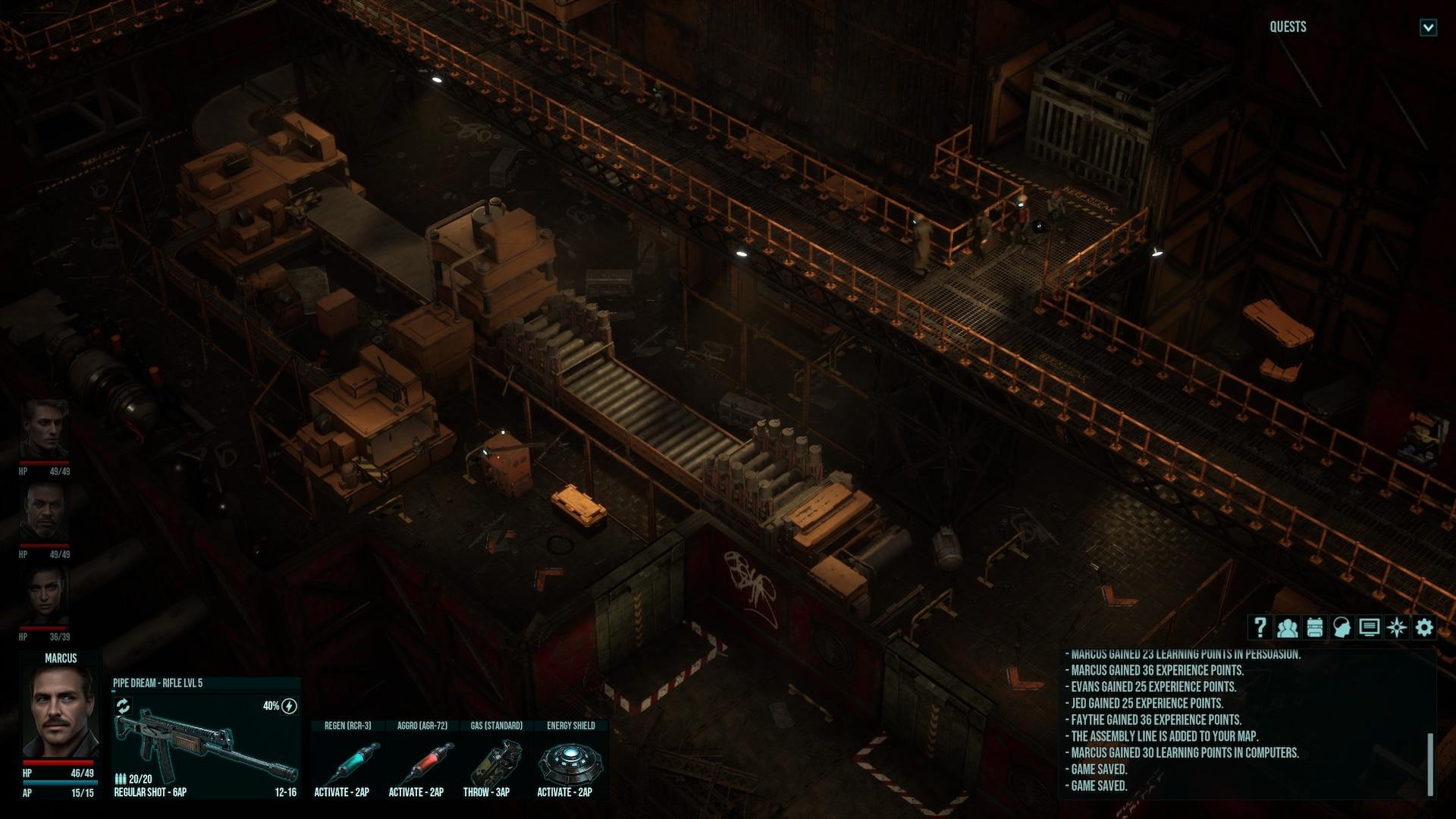The width and height of the screenshot is (1456, 819).
Task: Select the bald bearded man party portrait
Action: tap(45, 512)
